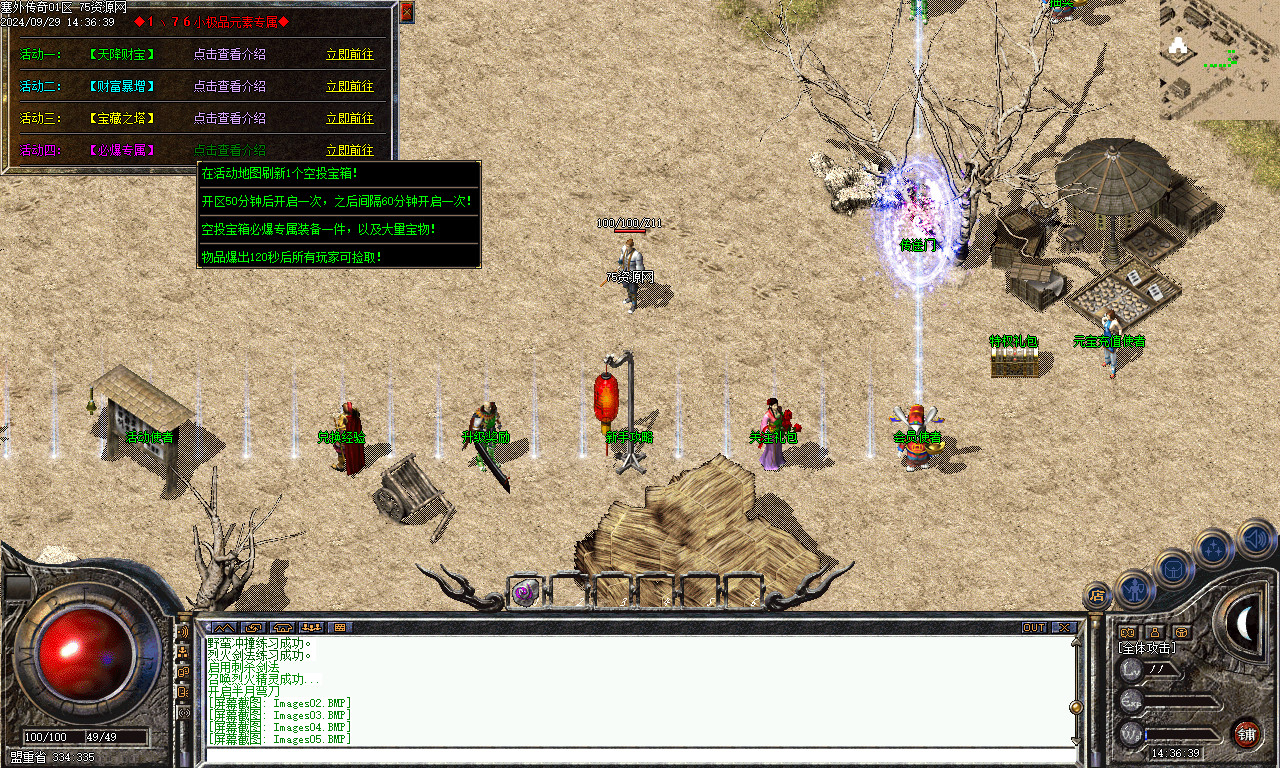Image resolution: width=1280 pixels, height=768 pixels.
Task: Click 立即前往 for the 宝藏之塔 activity
Action: pyautogui.click(x=350, y=118)
